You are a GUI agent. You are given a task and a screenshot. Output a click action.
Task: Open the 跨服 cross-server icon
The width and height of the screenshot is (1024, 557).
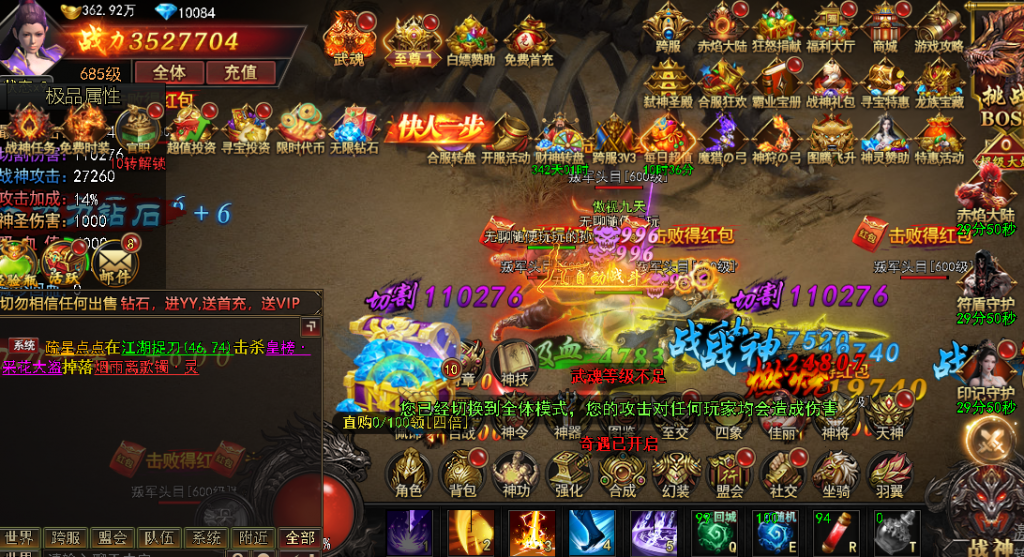click(668, 28)
